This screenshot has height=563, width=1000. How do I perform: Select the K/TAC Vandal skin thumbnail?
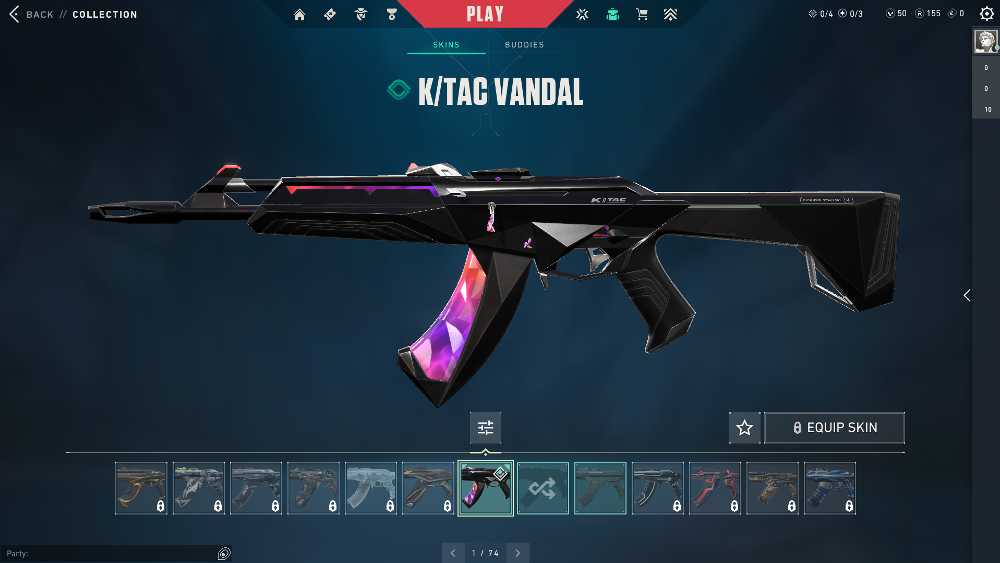[x=486, y=488]
